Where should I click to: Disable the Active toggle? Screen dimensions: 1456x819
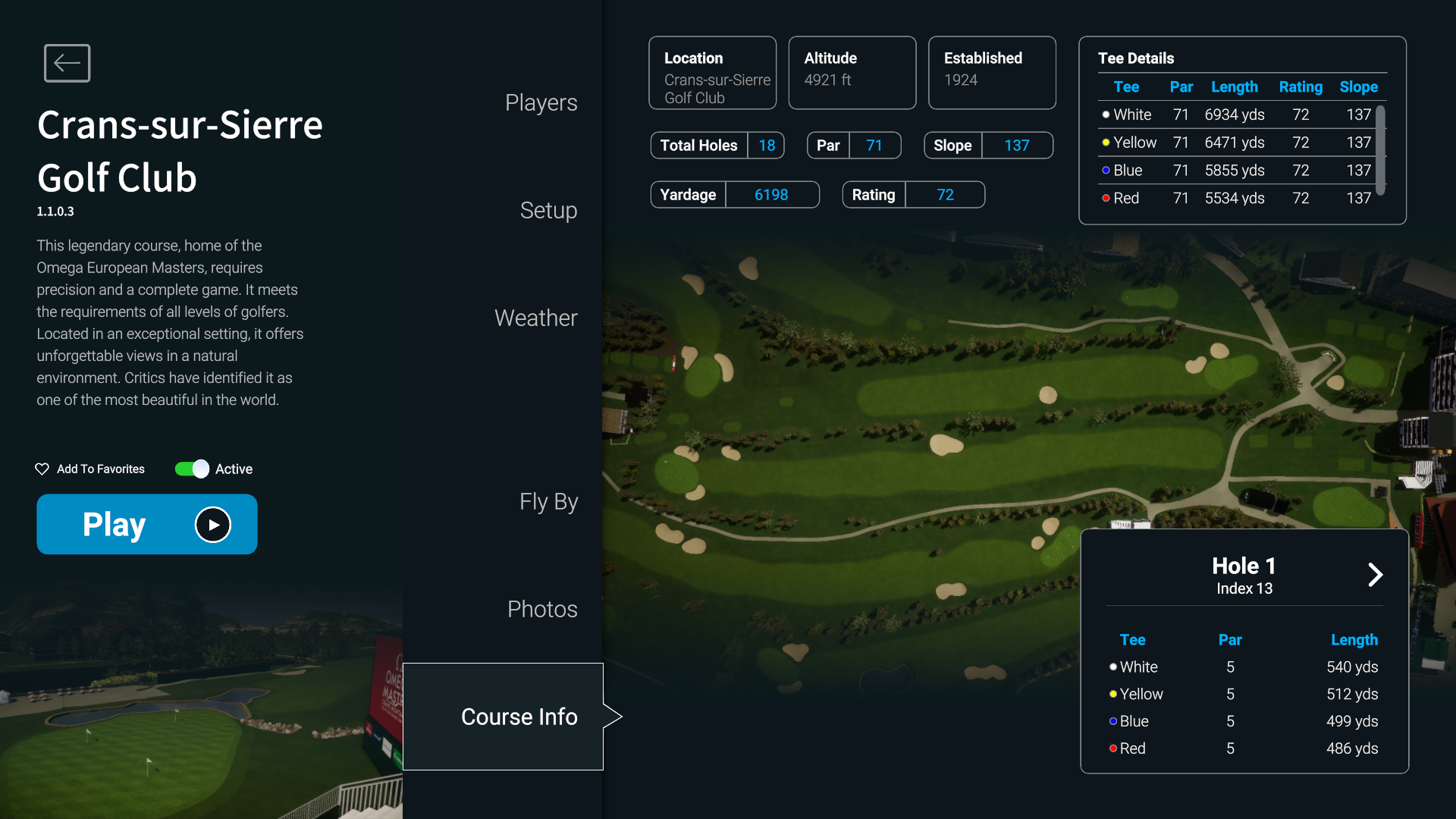click(190, 469)
